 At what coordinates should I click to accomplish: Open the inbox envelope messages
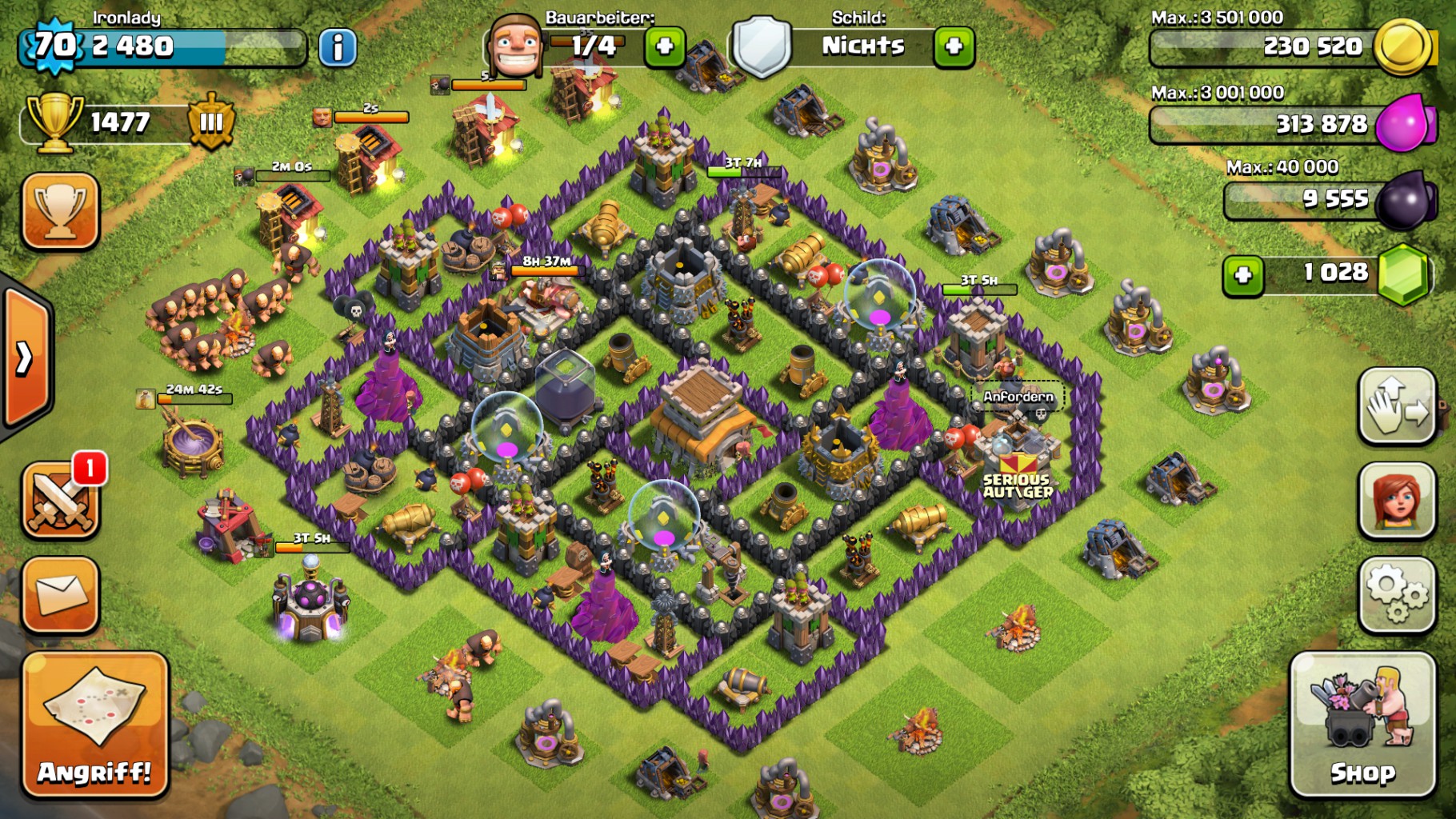(x=61, y=594)
